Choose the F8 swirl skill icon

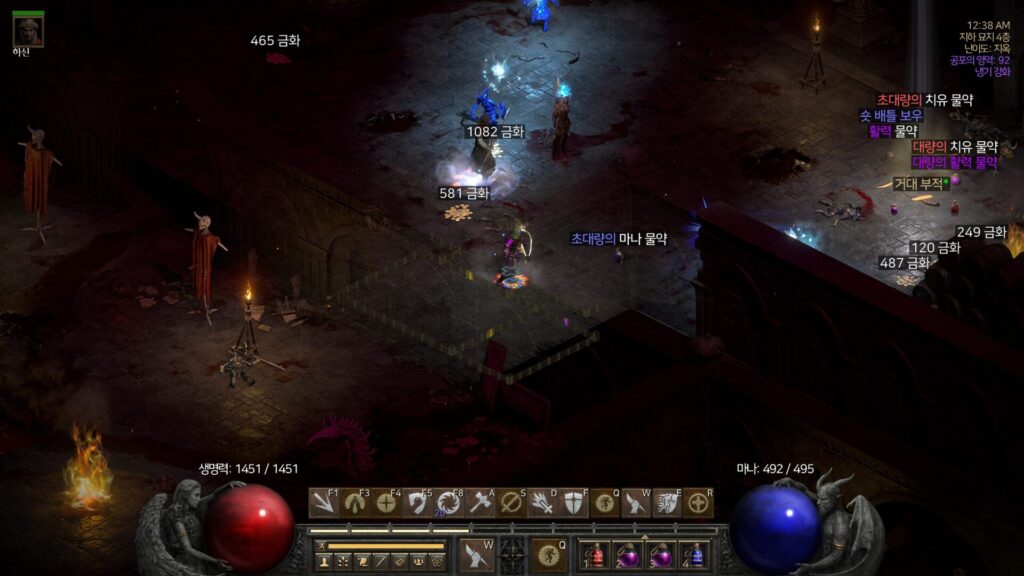pyautogui.click(x=449, y=503)
